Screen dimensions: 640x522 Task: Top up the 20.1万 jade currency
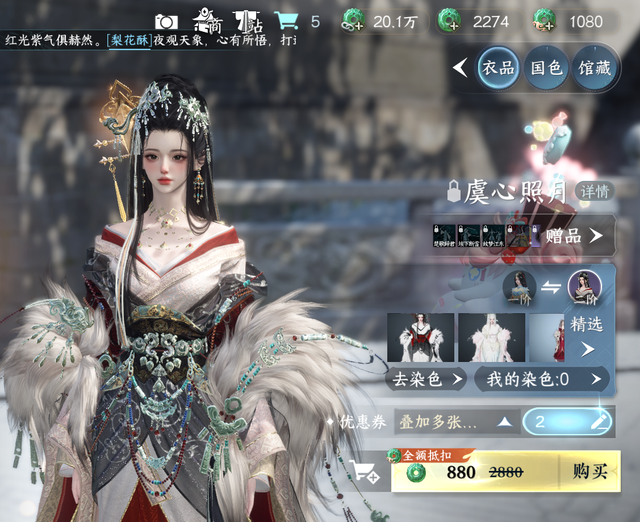(353, 21)
